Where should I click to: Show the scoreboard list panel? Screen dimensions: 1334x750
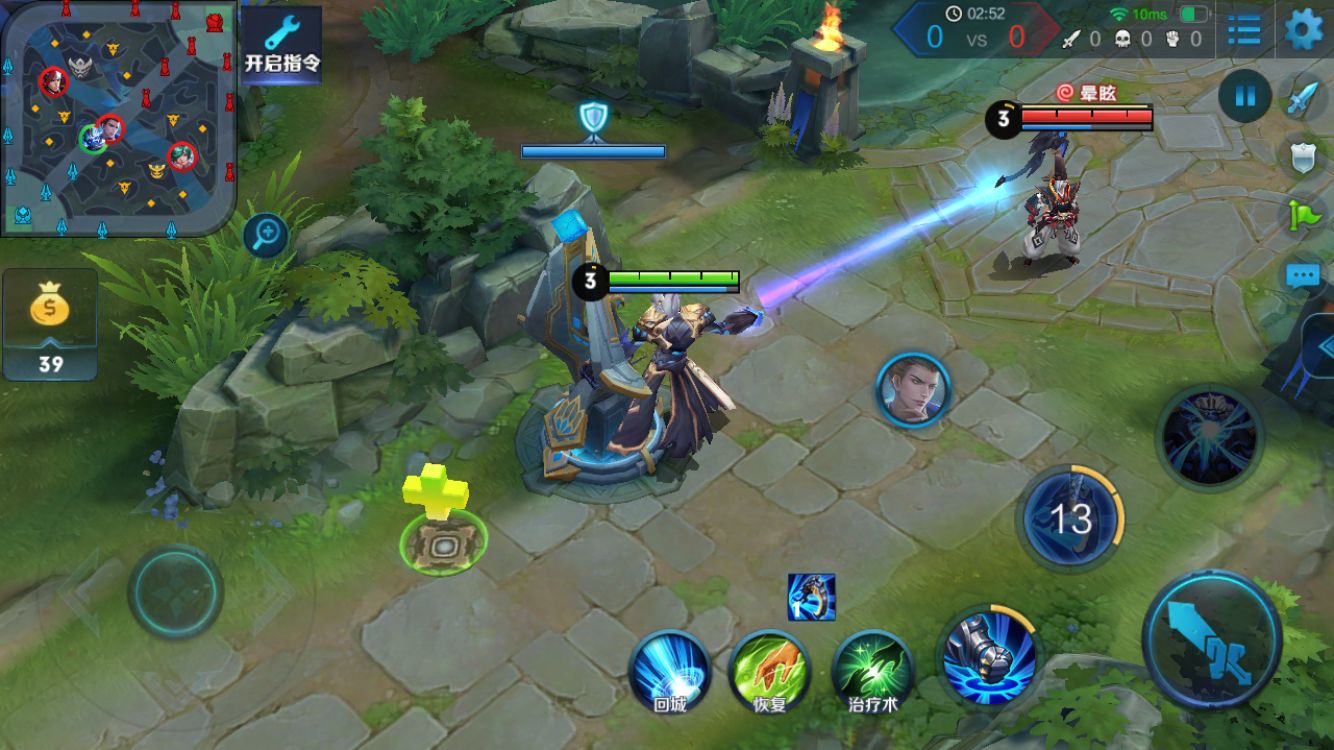click(1244, 30)
